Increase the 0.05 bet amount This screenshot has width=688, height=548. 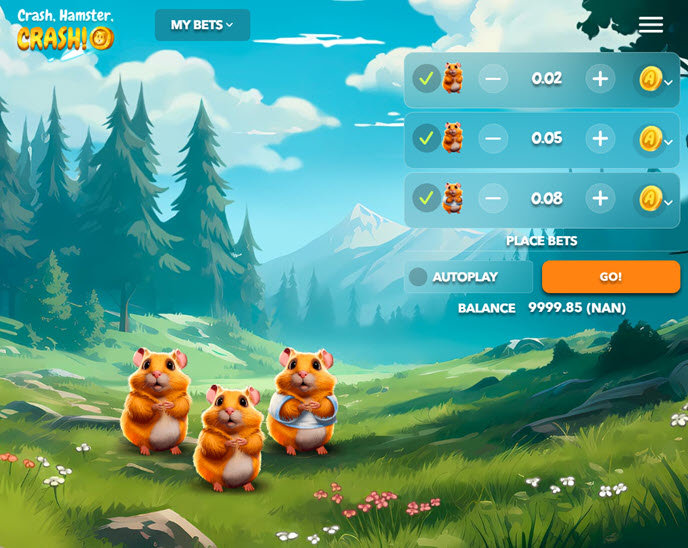(x=600, y=139)
